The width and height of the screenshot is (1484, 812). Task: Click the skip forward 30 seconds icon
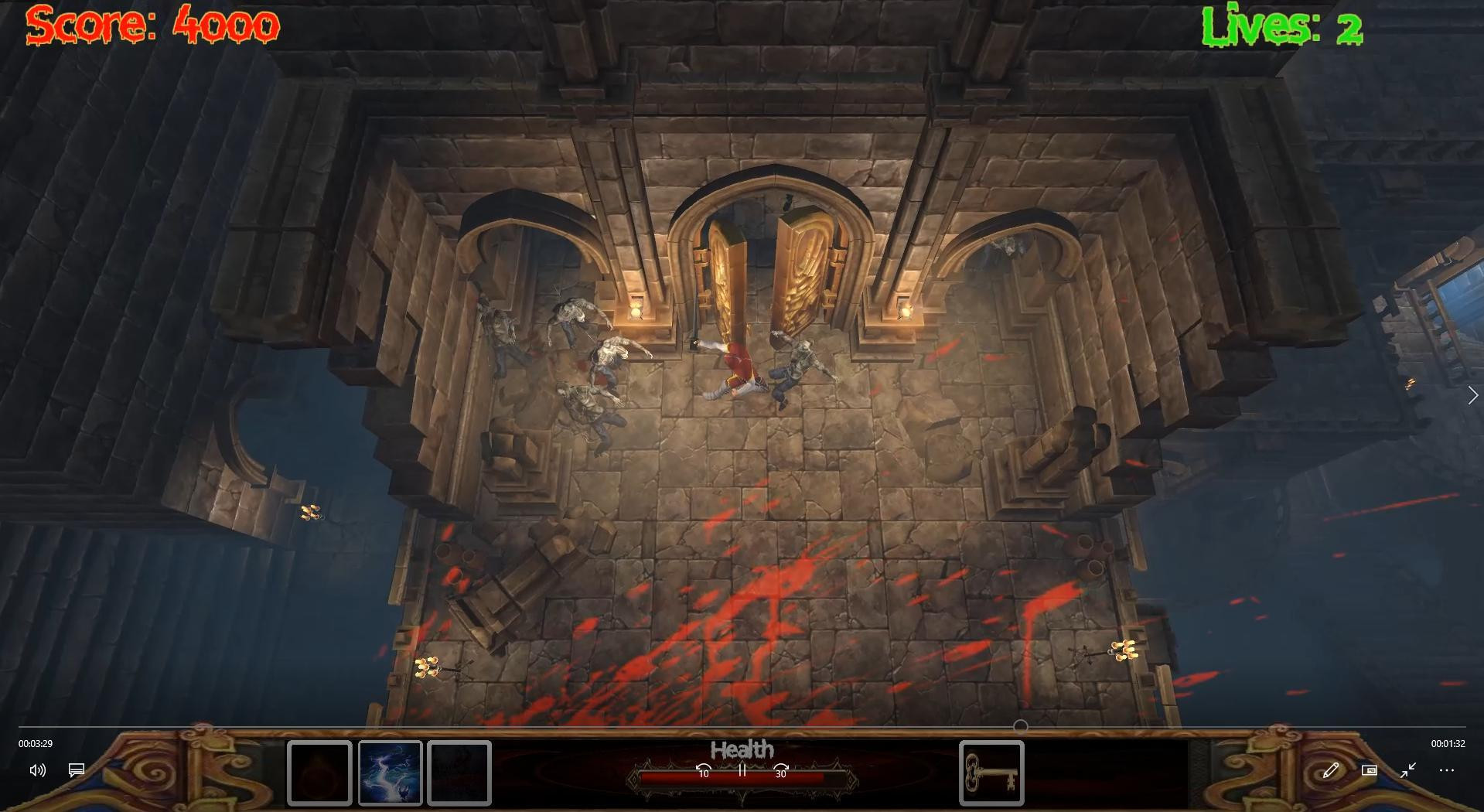(780, 771)
